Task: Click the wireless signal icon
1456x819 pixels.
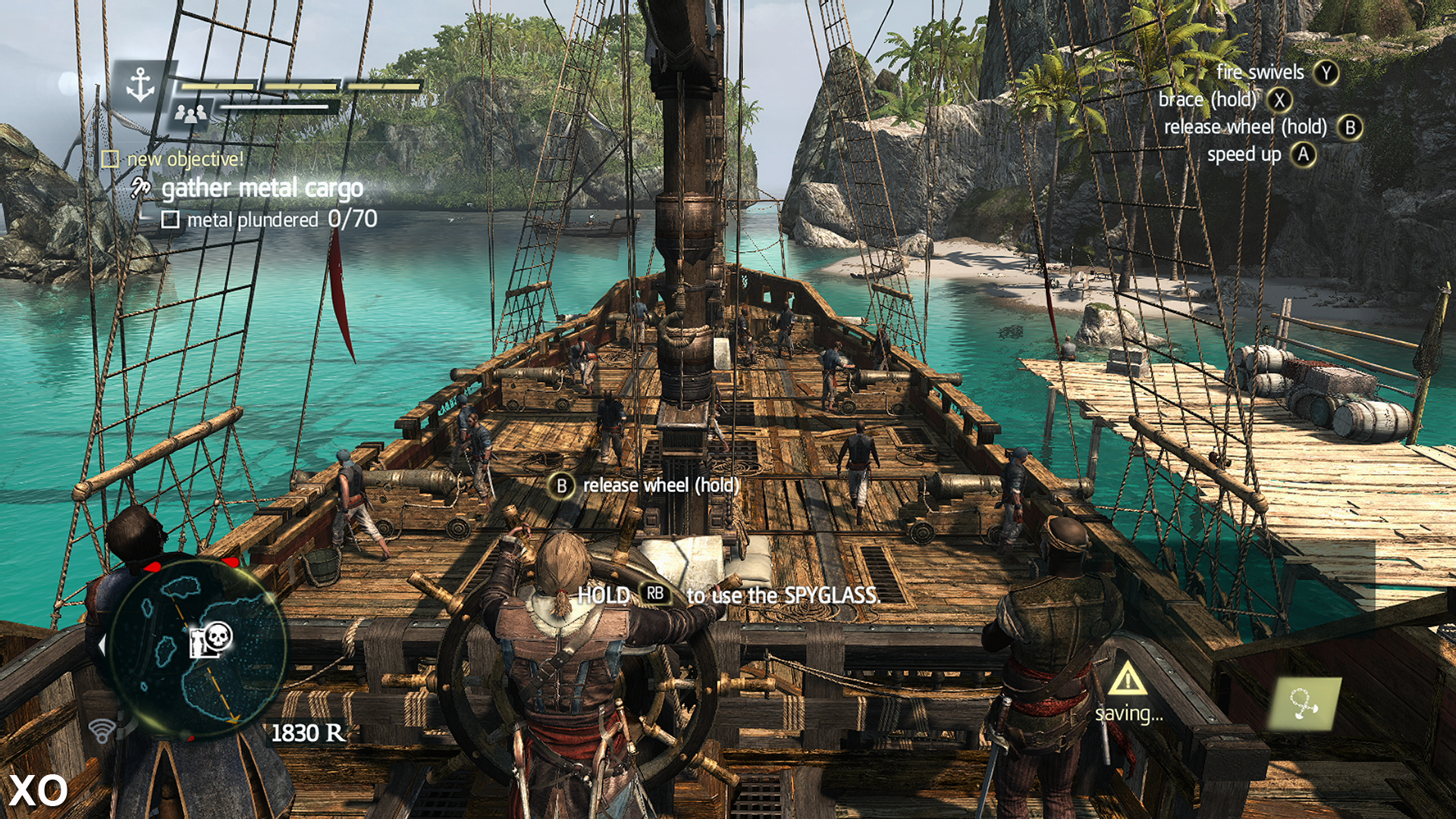Action: [x=102, y=730]
